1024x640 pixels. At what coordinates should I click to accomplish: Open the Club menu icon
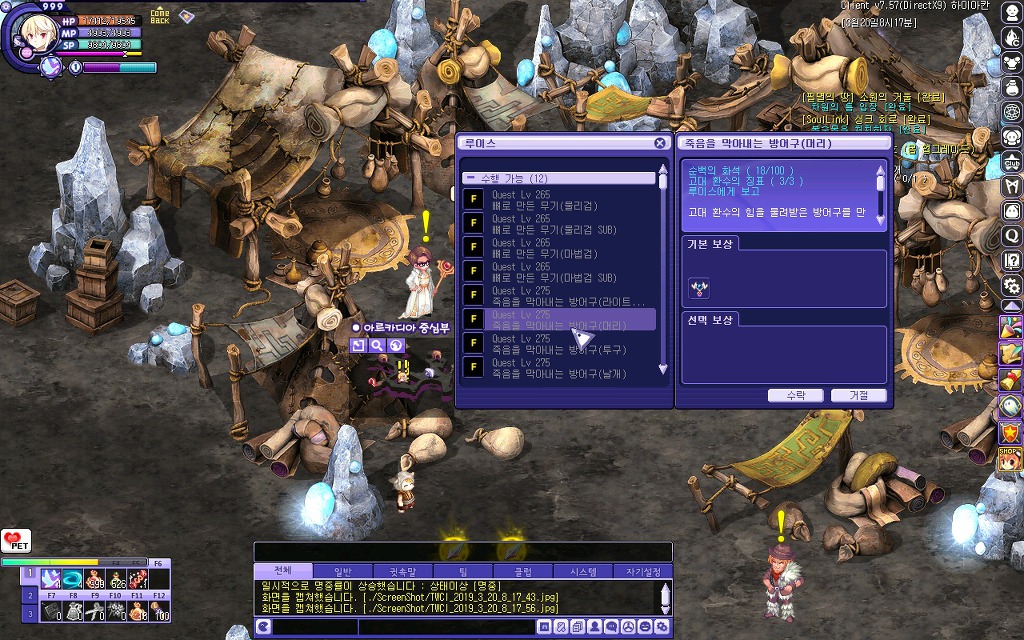pyautogui.click(x=1011, y=162)
